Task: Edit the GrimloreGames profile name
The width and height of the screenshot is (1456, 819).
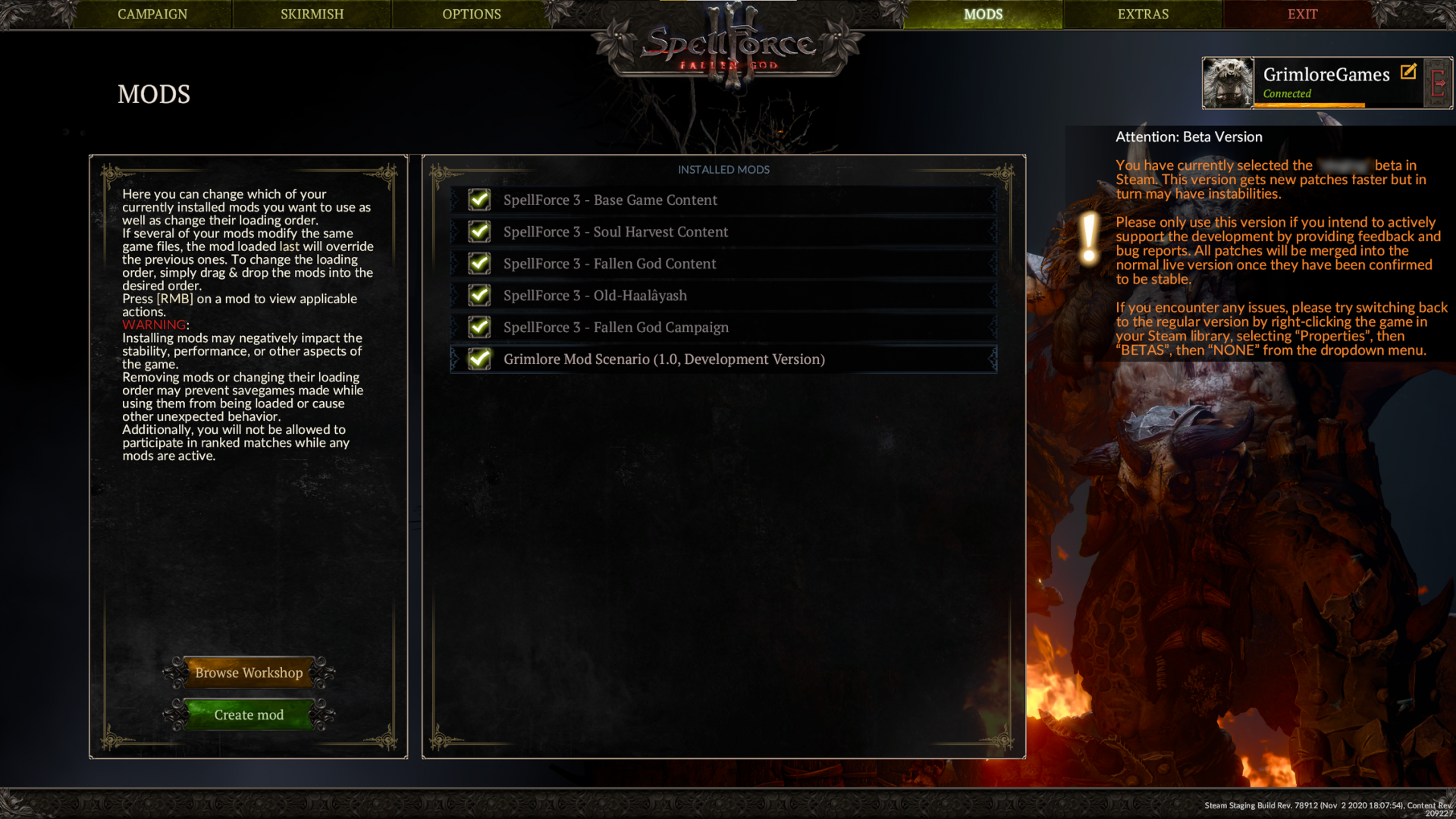Action: point(1408,72)
